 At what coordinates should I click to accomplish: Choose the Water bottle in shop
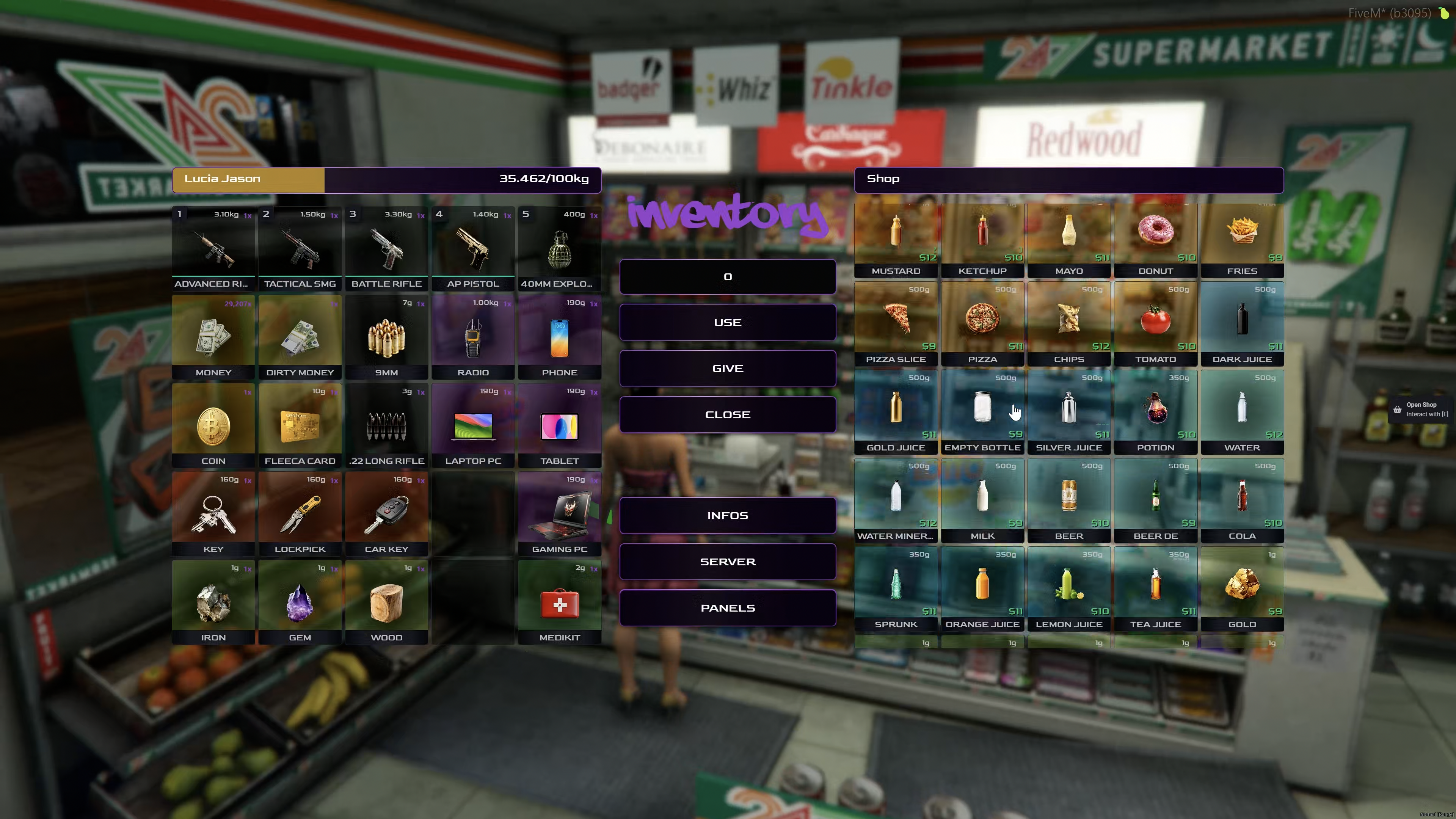(1242, 411)
